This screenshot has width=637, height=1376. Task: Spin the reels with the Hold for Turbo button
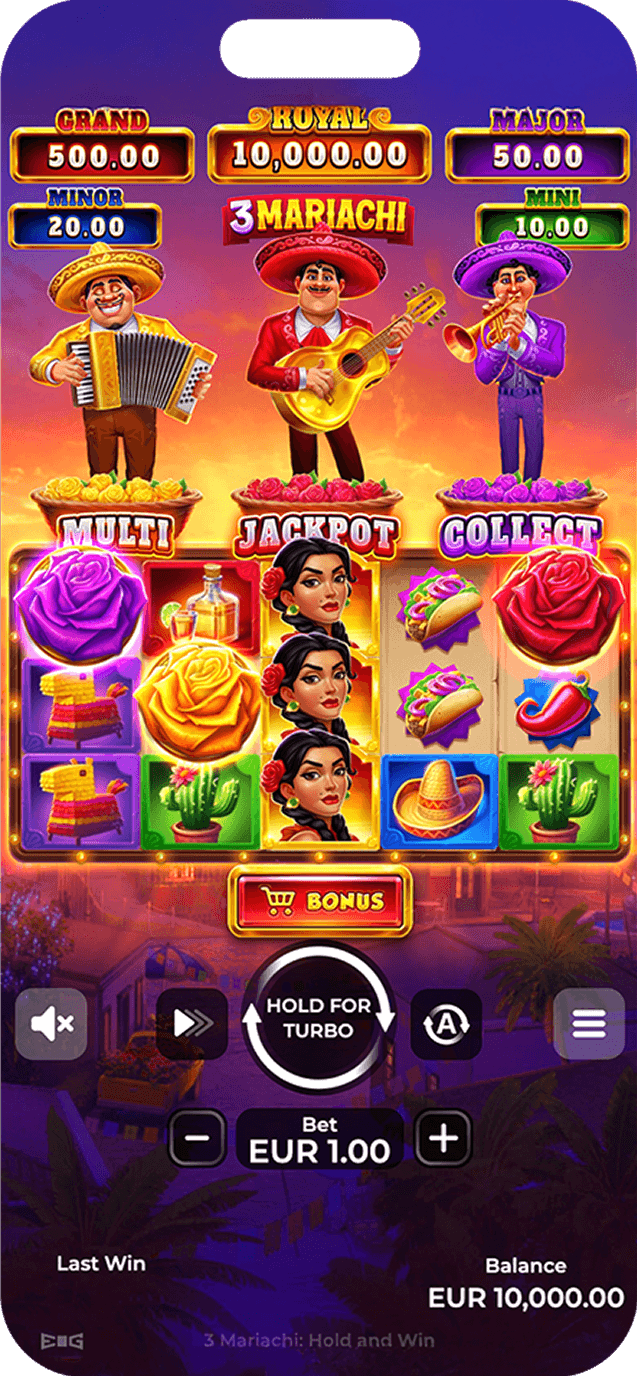tap(320, 1020)
